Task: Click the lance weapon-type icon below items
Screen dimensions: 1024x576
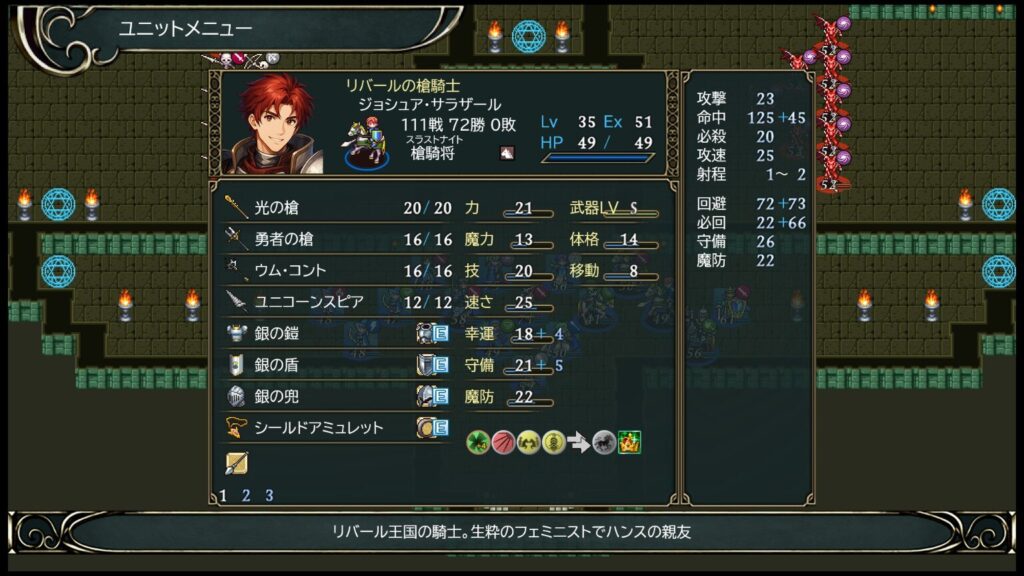Action: point(236,463)
